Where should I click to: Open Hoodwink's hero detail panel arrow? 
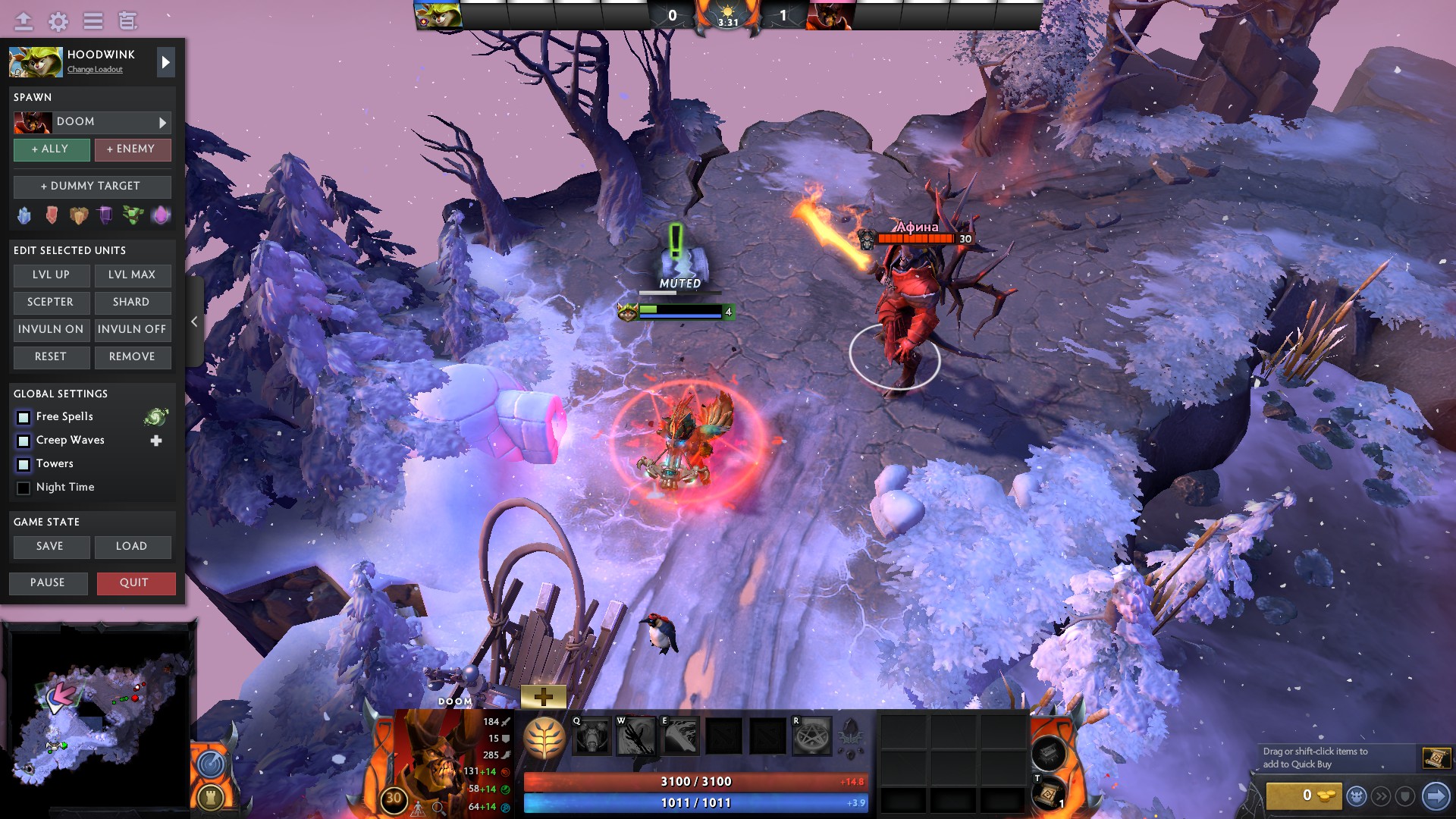pyautogui.click(x=165, y=61)
